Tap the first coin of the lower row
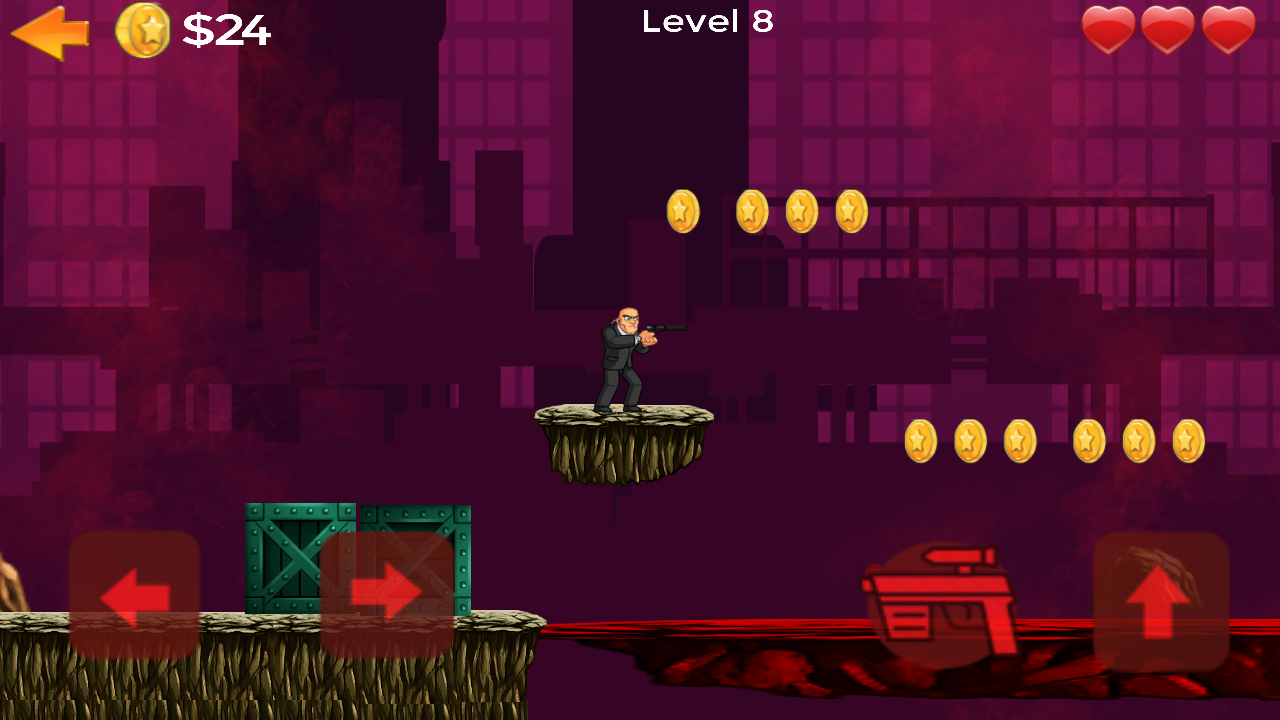Screen dimensions: 1280x720 (x=923, y=440)
